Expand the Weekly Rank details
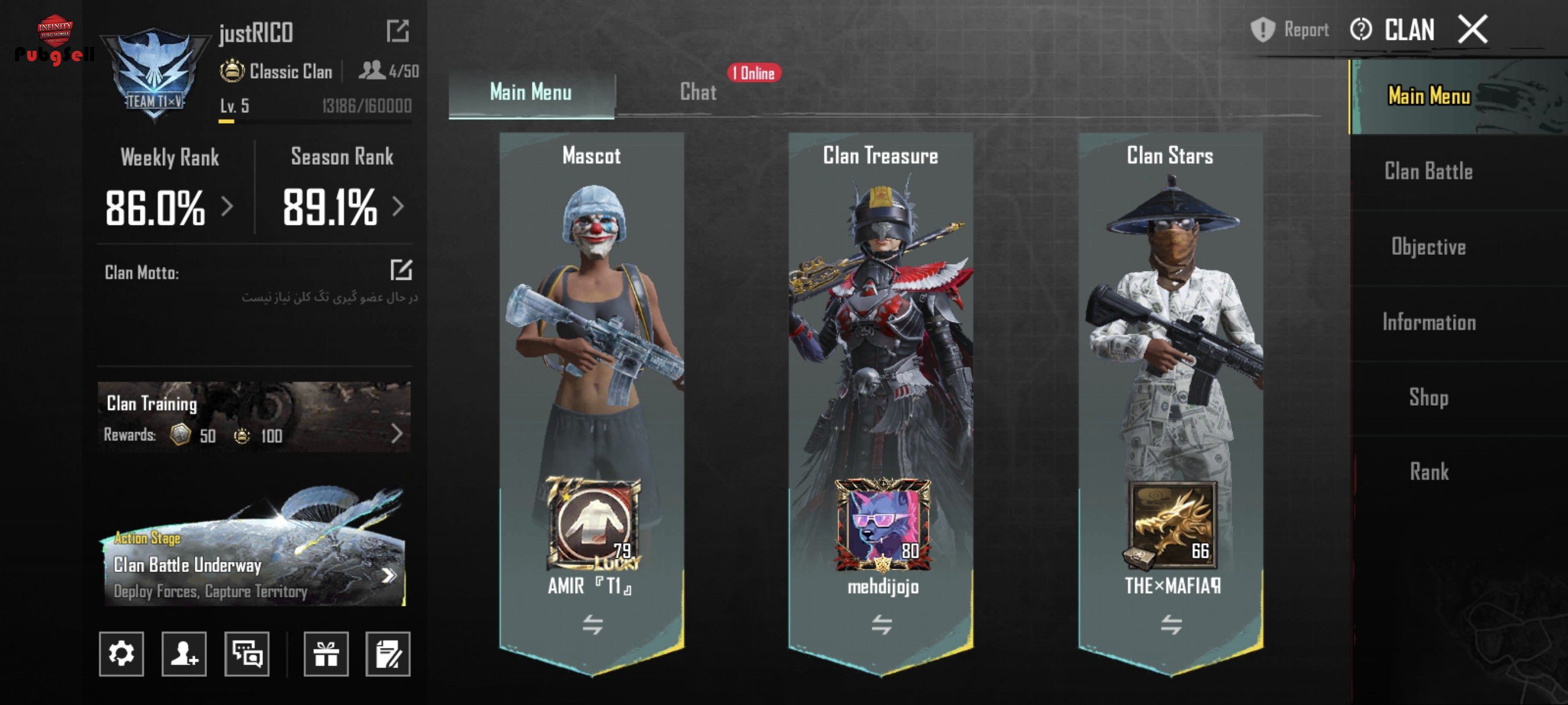Image resolution: width=1568 pixels, height=705 pixels. (227, 207)
